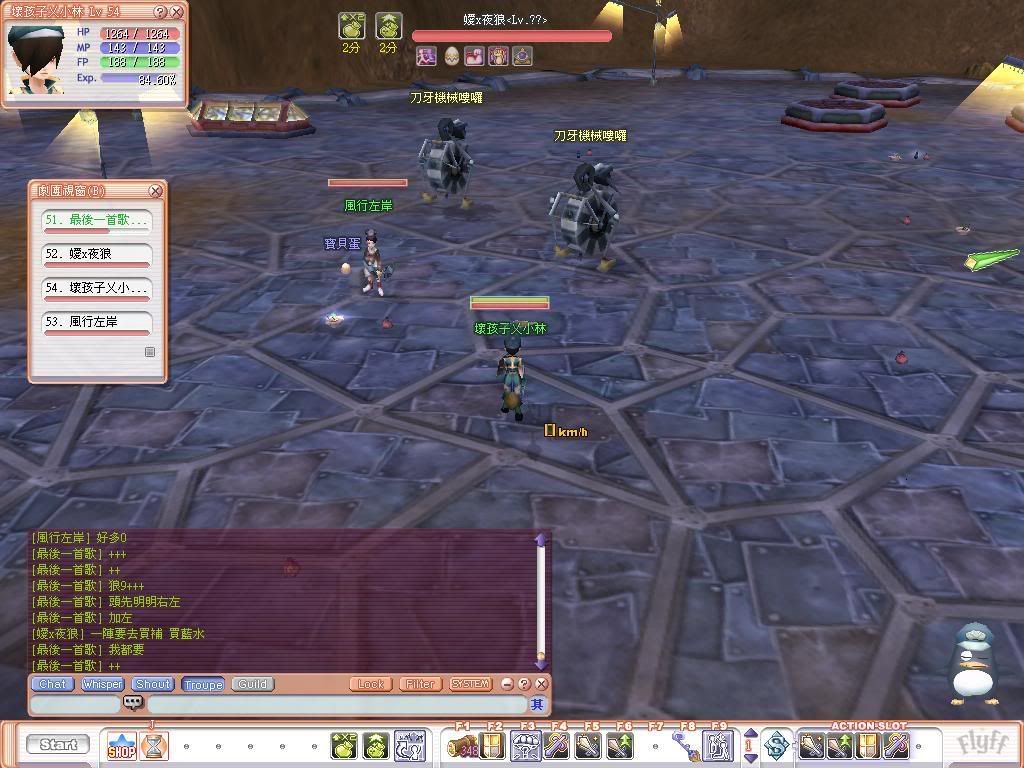Switch to the Shout chat tab
This screenshot has height=768, width=1024.
pyautogui.click(x=153, y=684)
